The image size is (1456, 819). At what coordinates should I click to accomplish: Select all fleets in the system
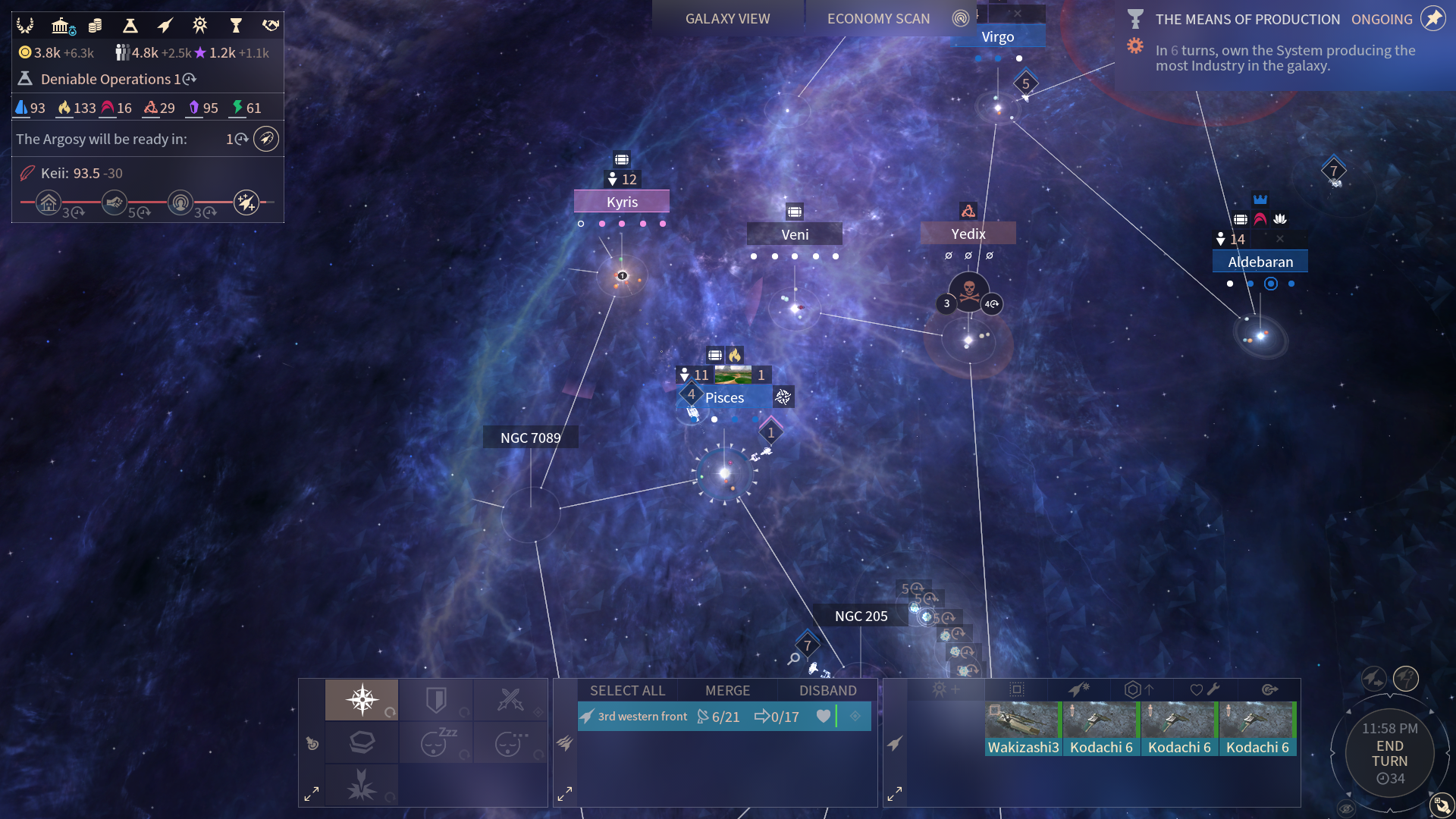tap(627, 691)
